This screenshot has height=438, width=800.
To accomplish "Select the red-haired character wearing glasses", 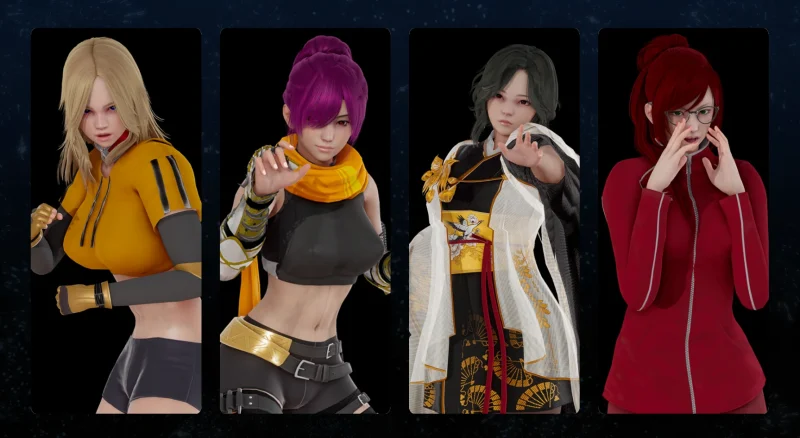I will (683, 220).
